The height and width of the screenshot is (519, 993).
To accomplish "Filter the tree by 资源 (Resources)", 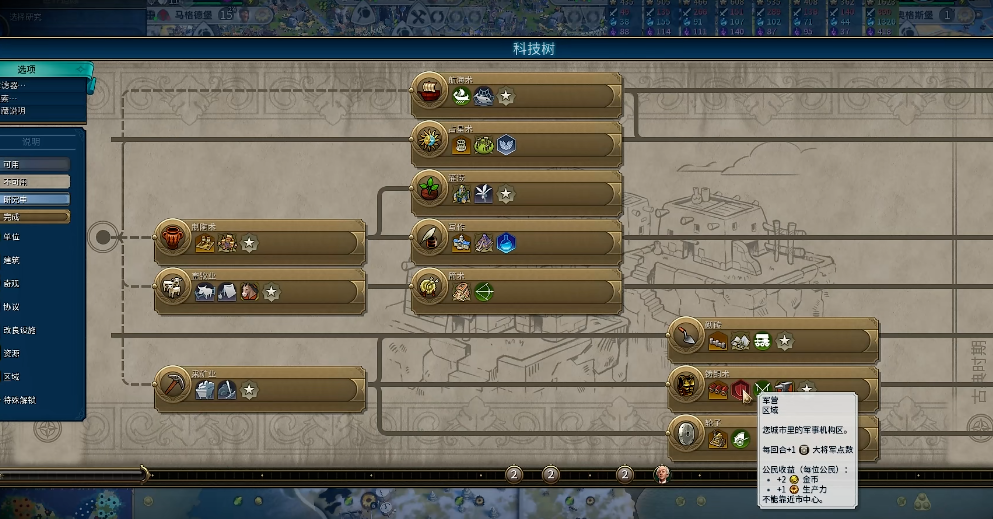I will [12, 353].
